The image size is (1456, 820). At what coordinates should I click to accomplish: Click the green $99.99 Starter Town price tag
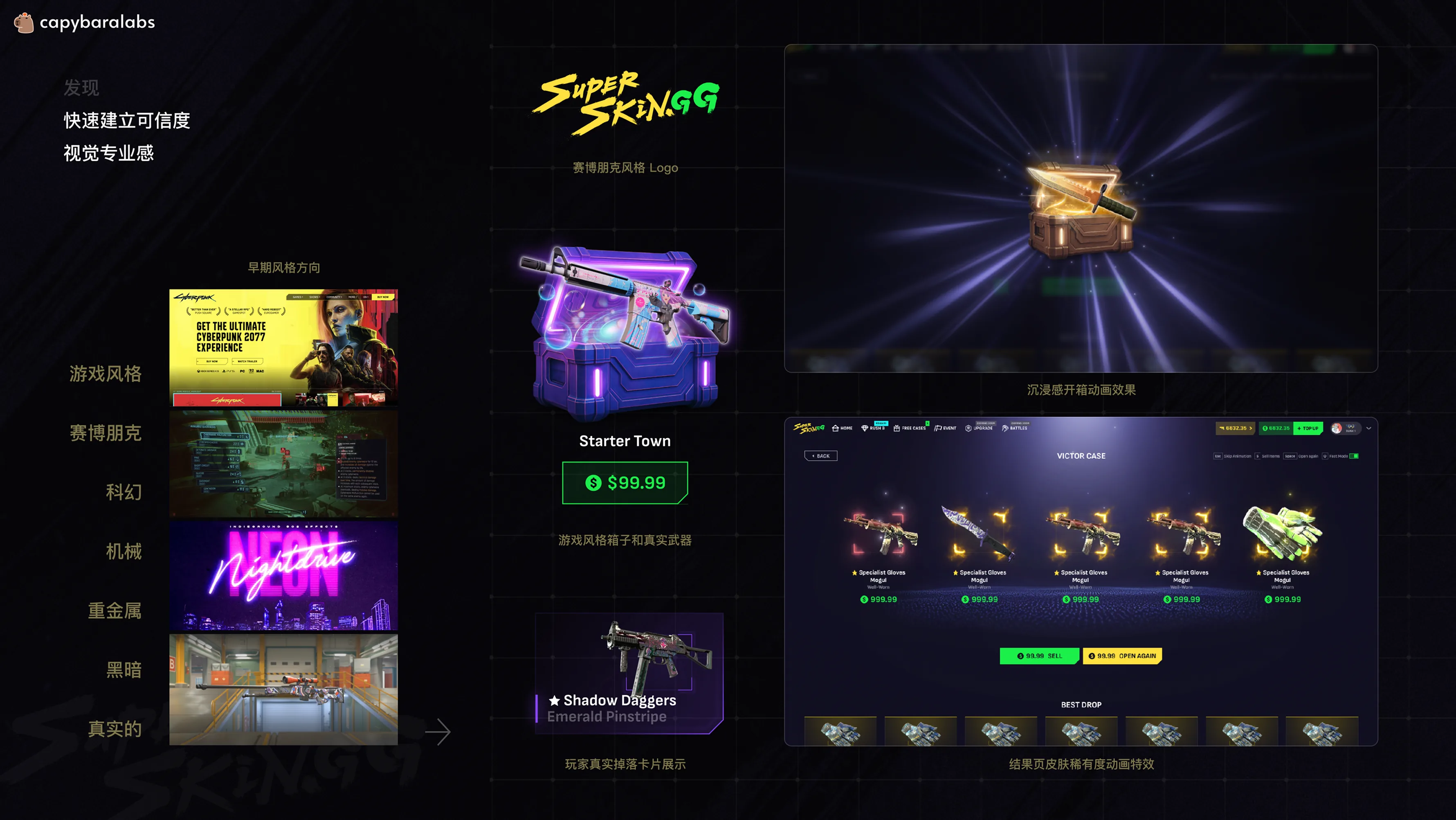(625, 483)
